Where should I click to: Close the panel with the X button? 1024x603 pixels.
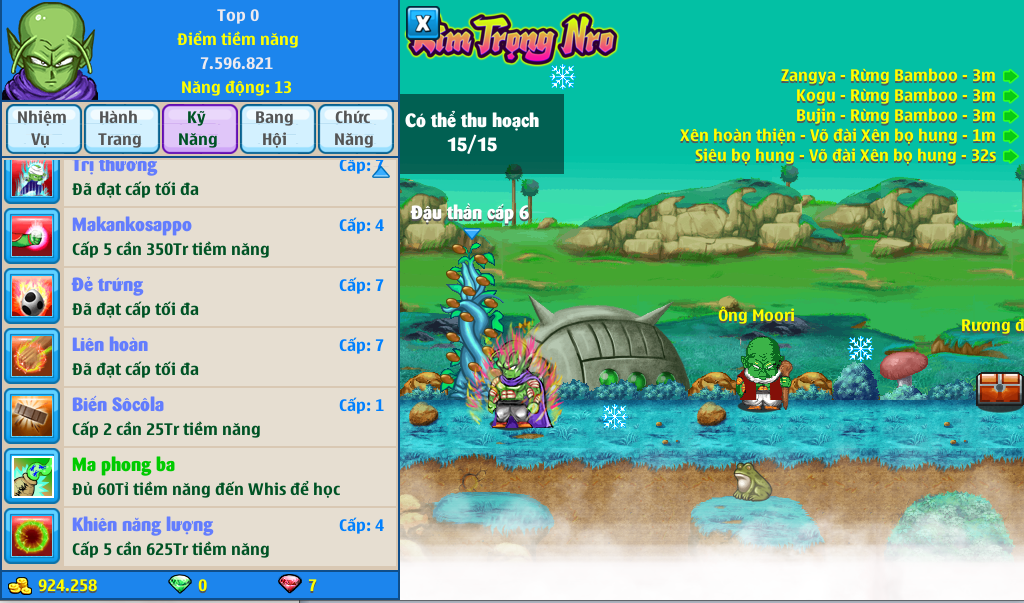(x=423, y=22)
